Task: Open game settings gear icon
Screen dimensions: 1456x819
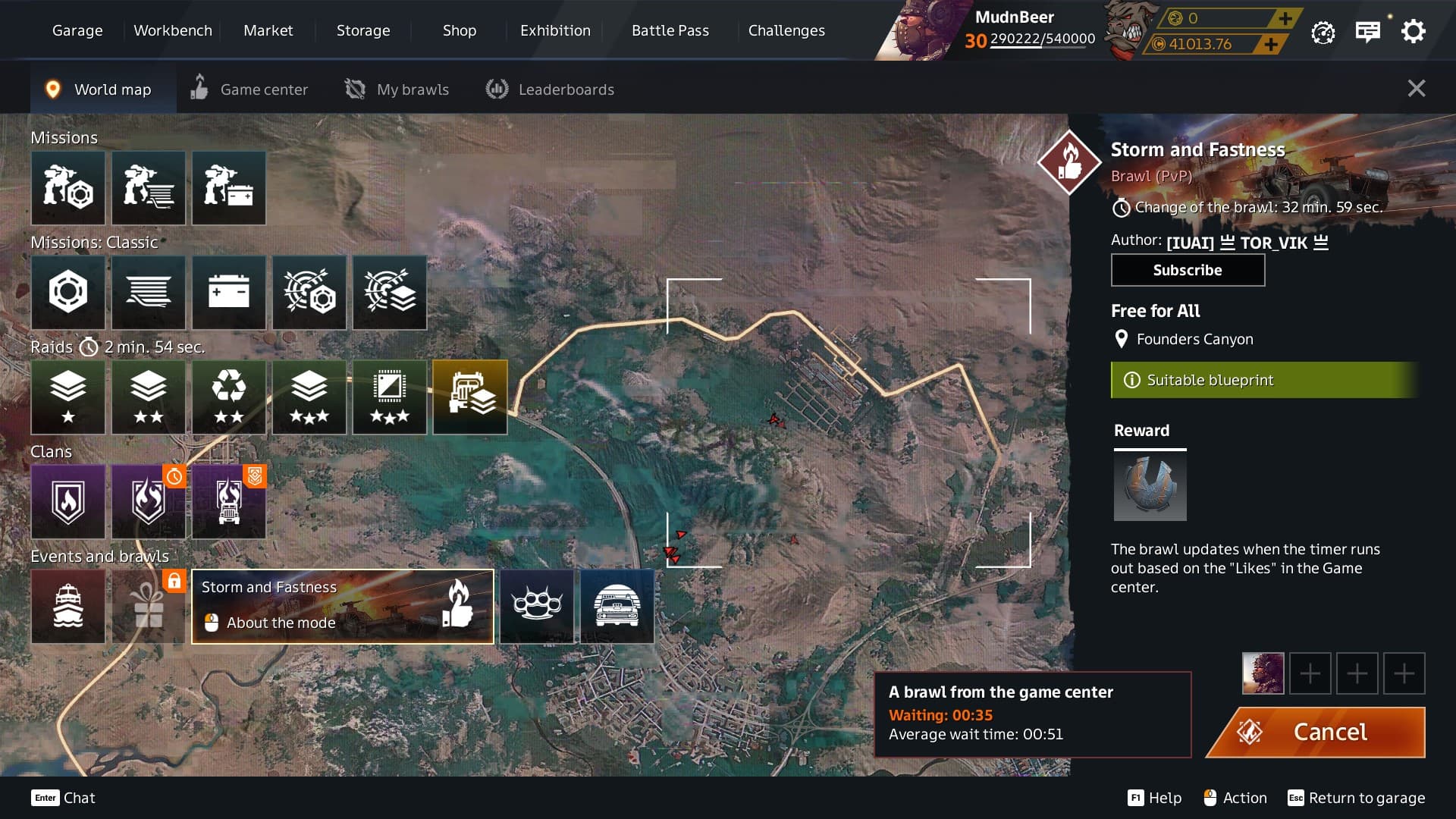Action: point(1413,32)
